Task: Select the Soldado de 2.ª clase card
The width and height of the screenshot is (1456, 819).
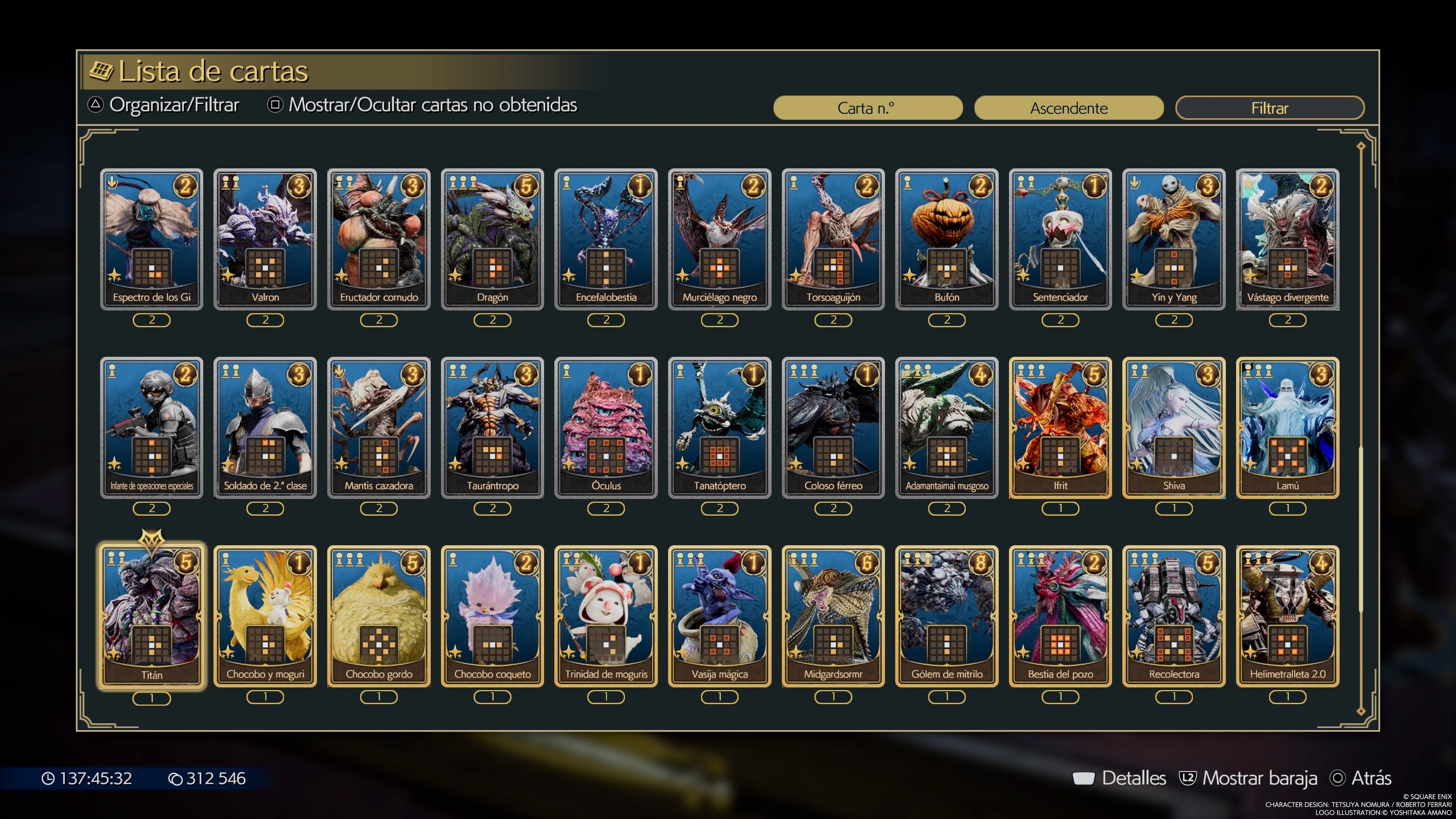Action: [x=265, y=427]
